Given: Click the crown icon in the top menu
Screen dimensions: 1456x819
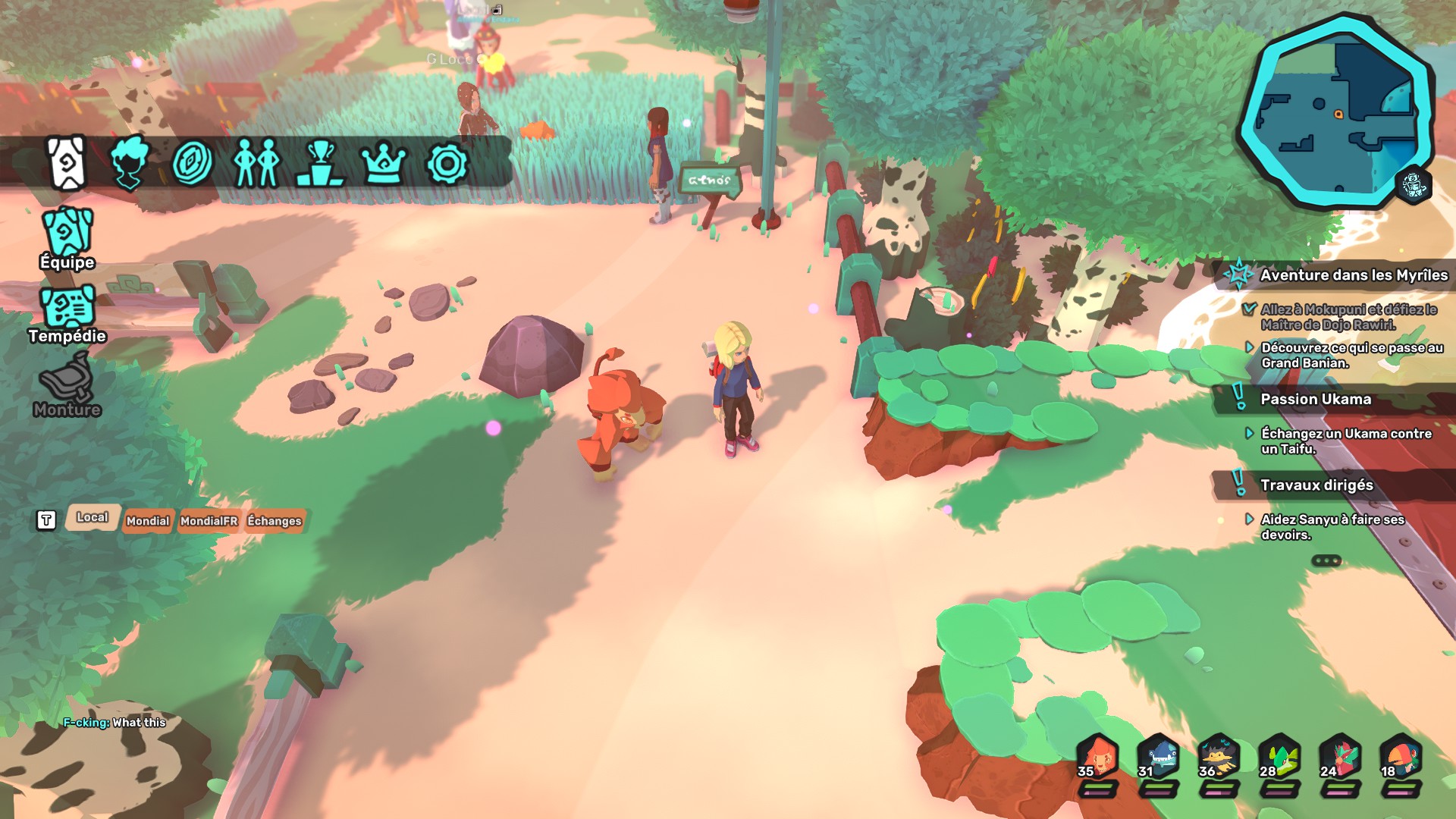Looking at the screenshot, I should click(x=384, y=163).
